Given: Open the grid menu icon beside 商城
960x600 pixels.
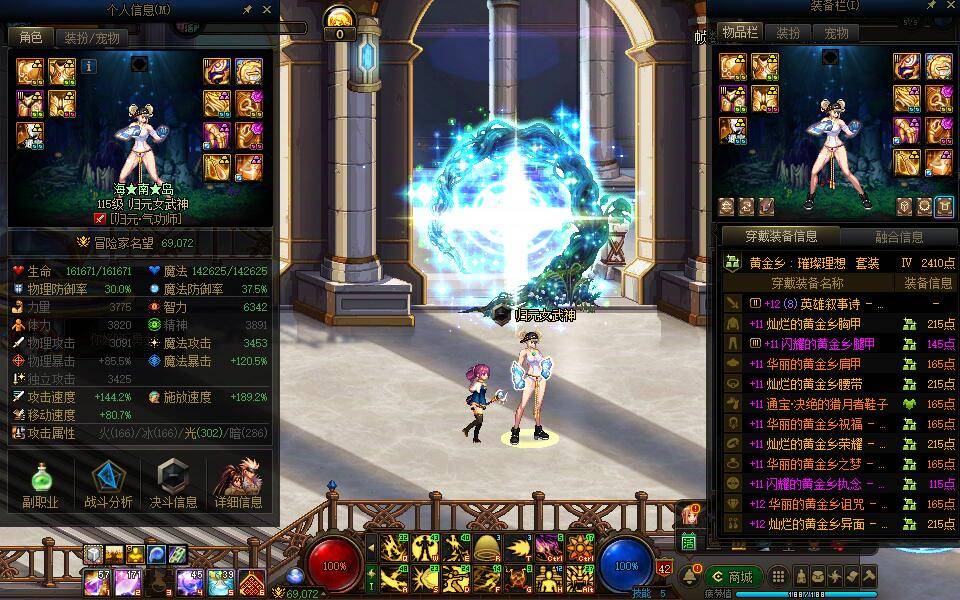Looking at the screenshot, I should [x=780, y=577].
